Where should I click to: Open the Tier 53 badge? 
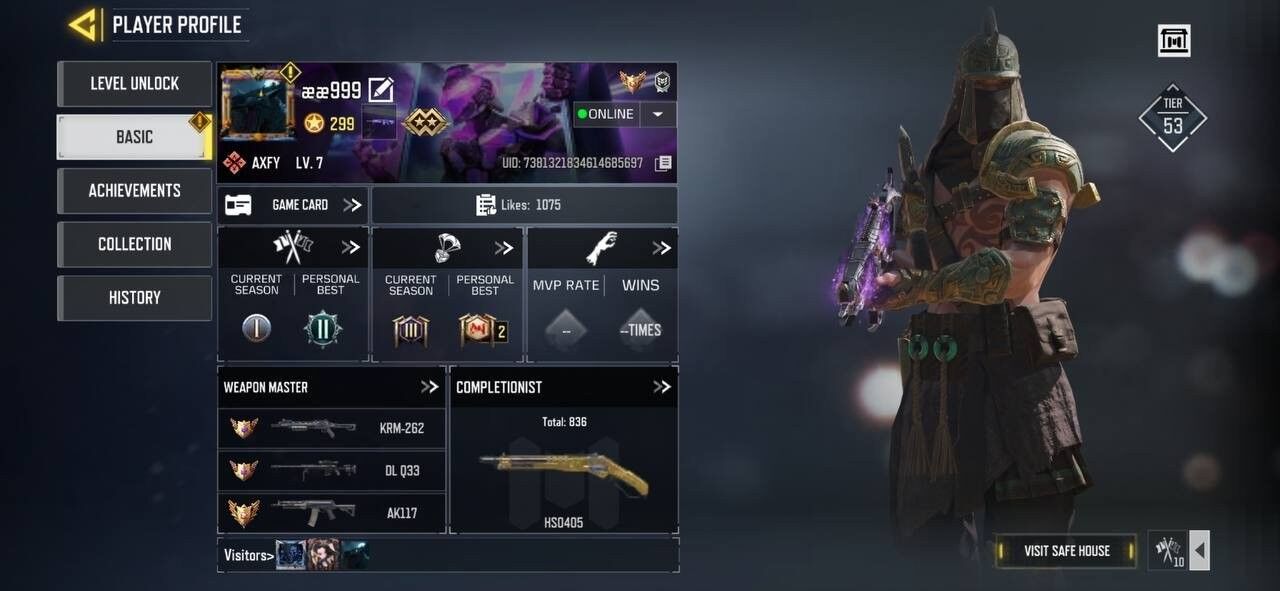point(1173,119)
